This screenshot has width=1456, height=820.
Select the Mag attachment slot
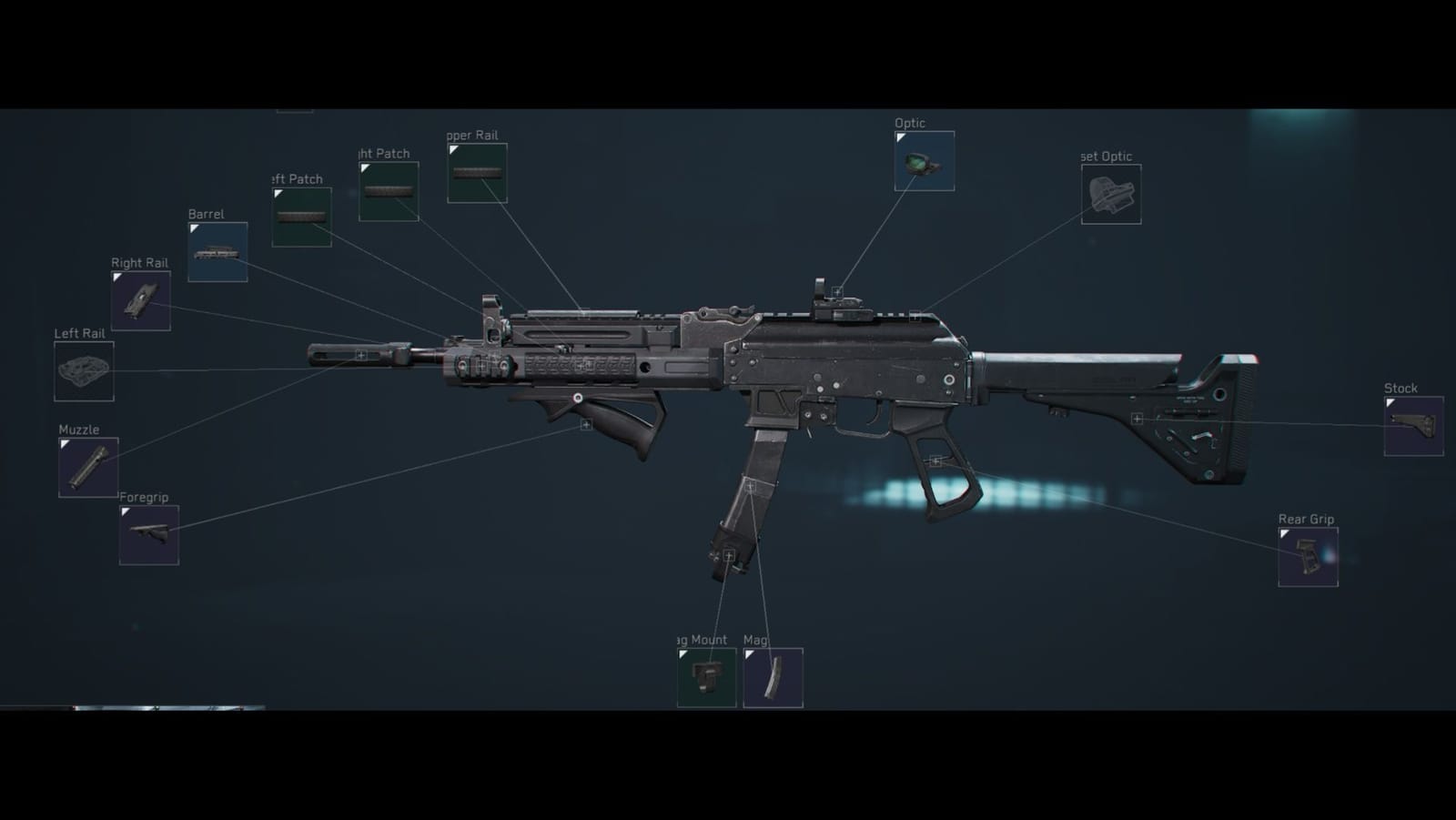[773, 678]
